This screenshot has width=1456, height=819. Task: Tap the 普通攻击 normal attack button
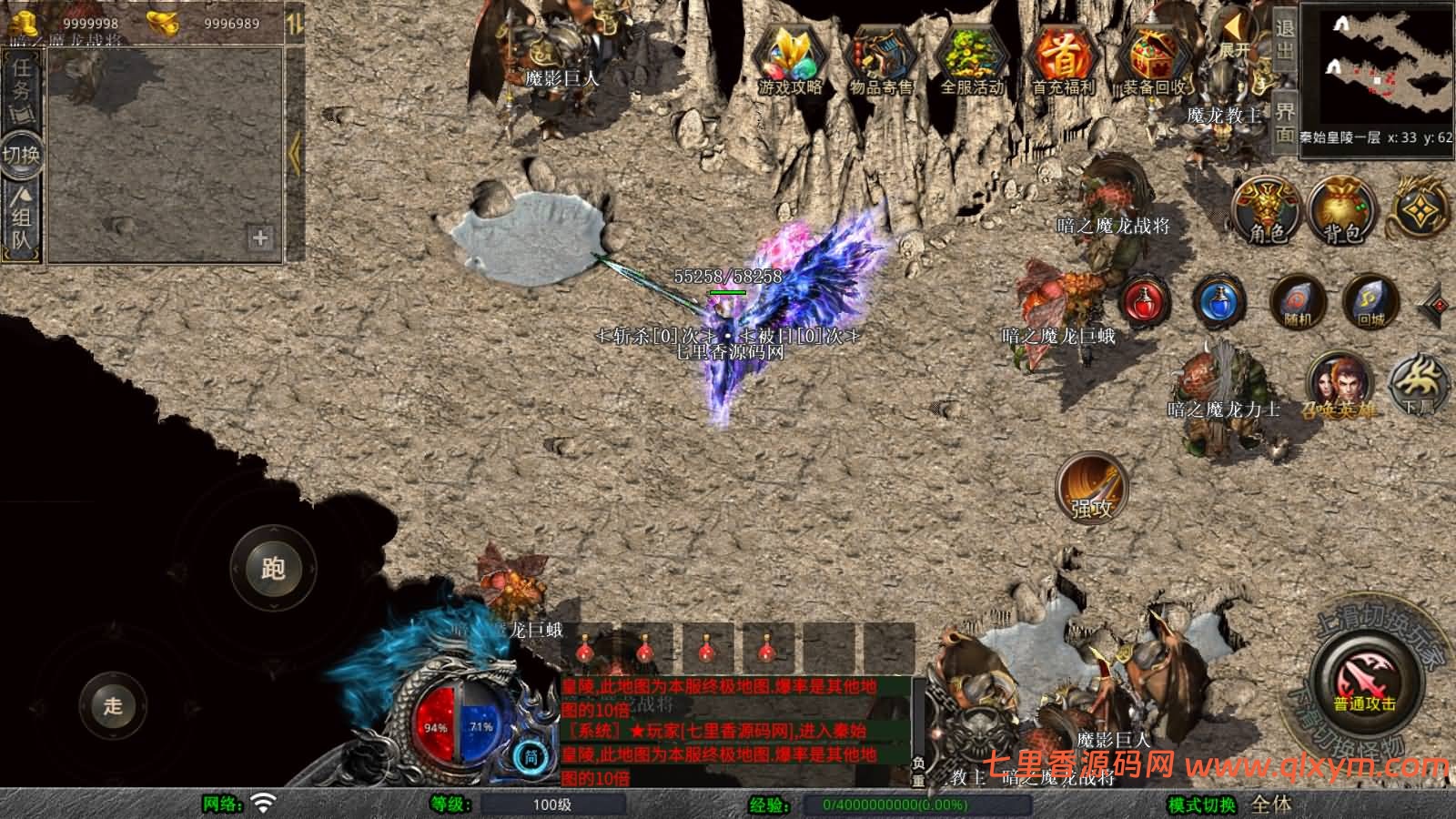[x=1364, y=681]
